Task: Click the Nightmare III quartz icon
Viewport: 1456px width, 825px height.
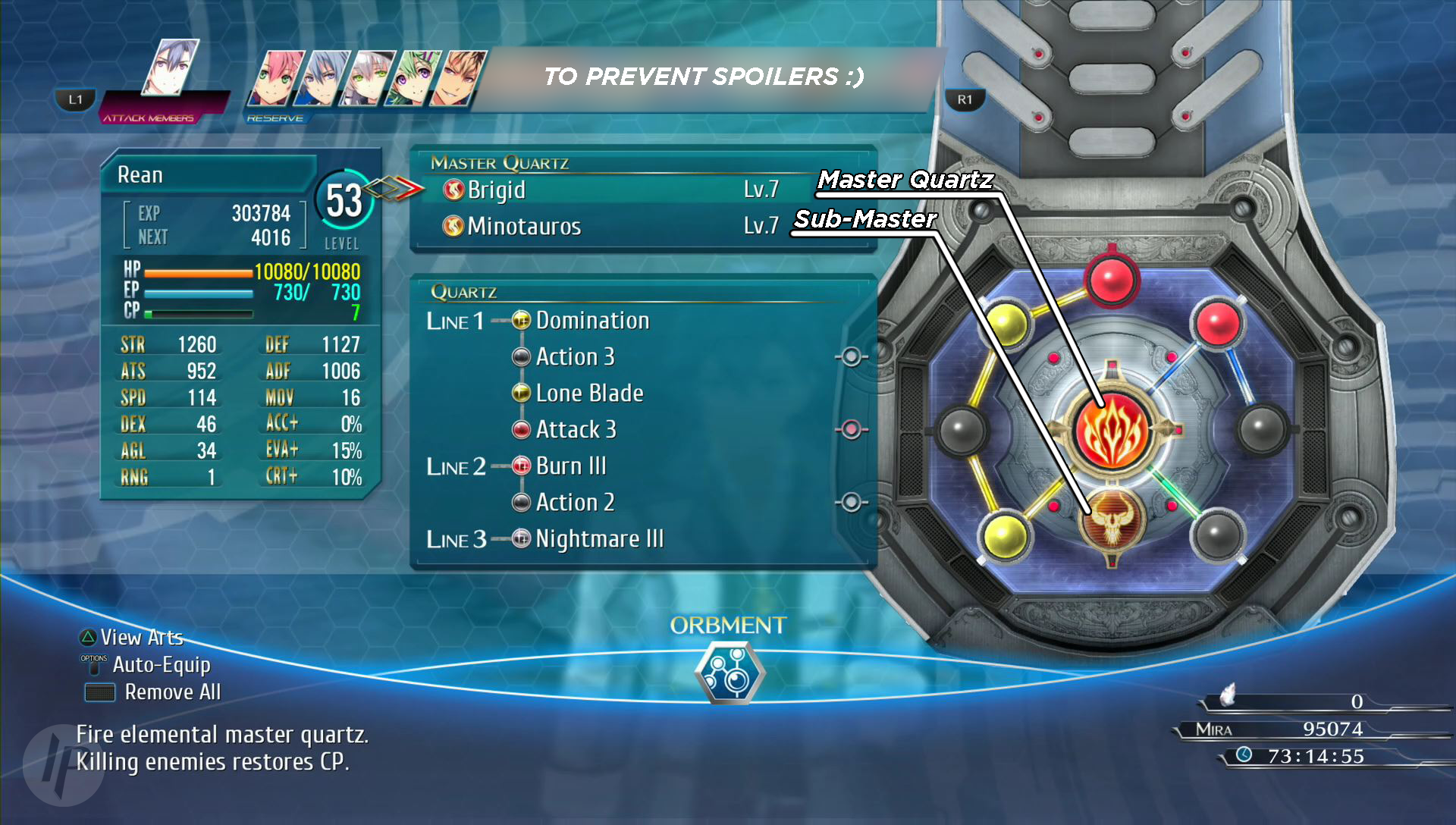Action: click(x=520, y=538)
